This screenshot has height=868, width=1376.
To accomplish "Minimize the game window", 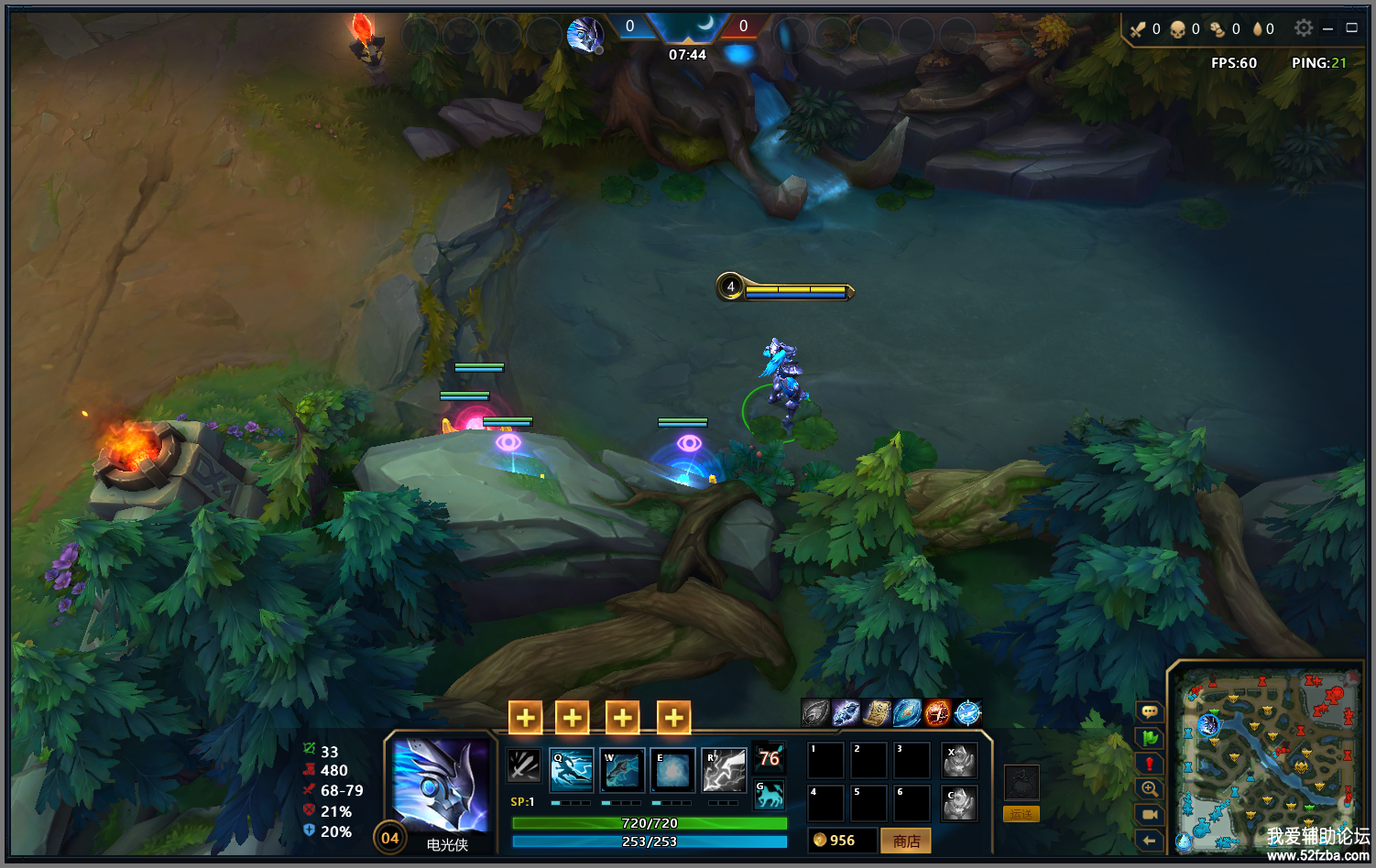I will (x=1327, y=28).
